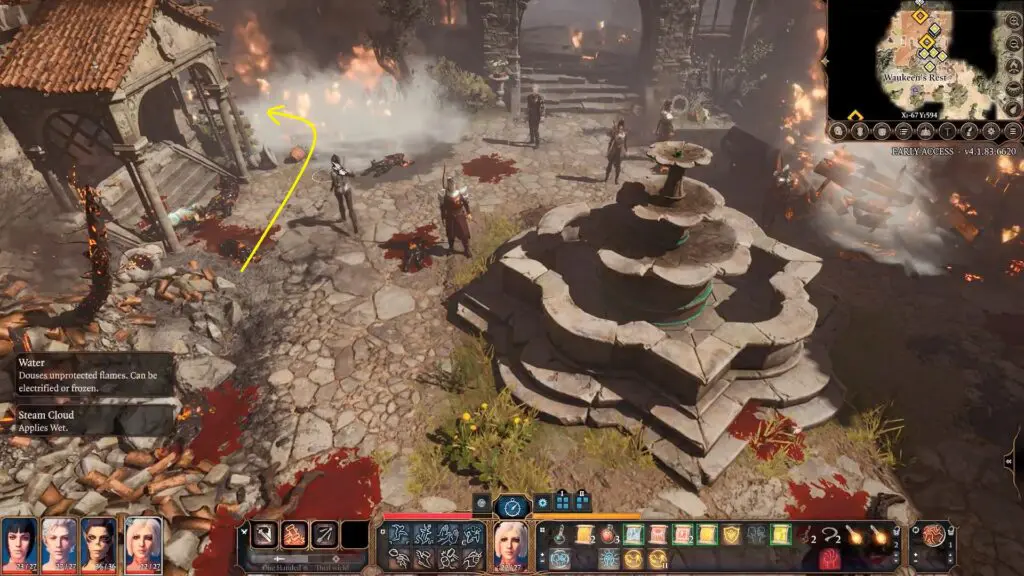The width and height of the screenshot is (1024, 576).
Task: Click the round clock button above the hotbar
Action: [x=511, y=506]
